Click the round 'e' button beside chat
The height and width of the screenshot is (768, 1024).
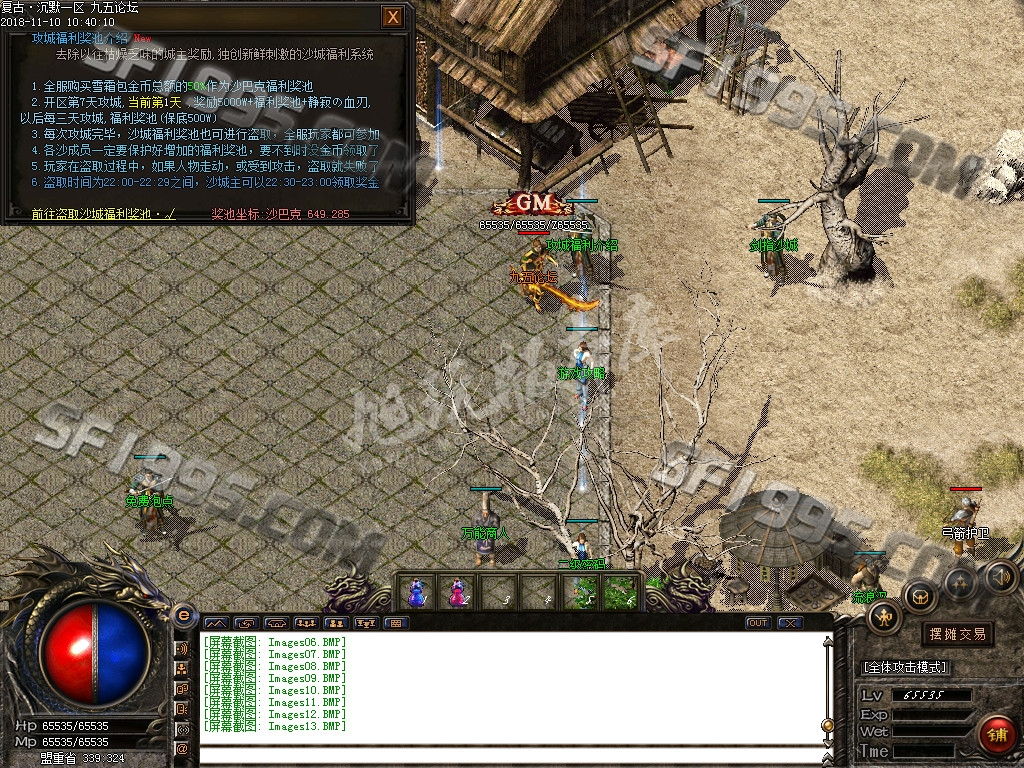point(183,616)
